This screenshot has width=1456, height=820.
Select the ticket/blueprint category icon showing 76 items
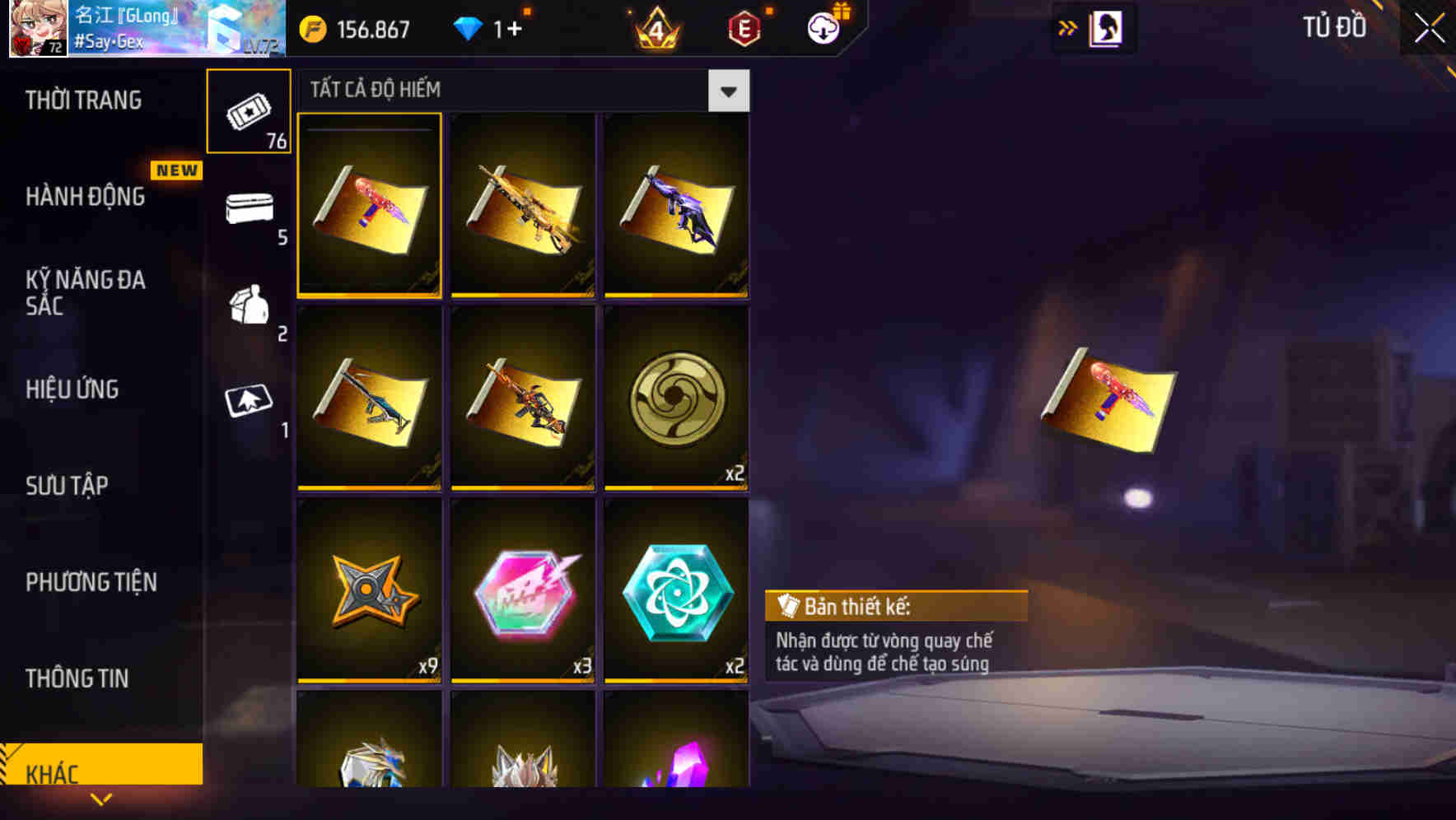coord(249,111)
